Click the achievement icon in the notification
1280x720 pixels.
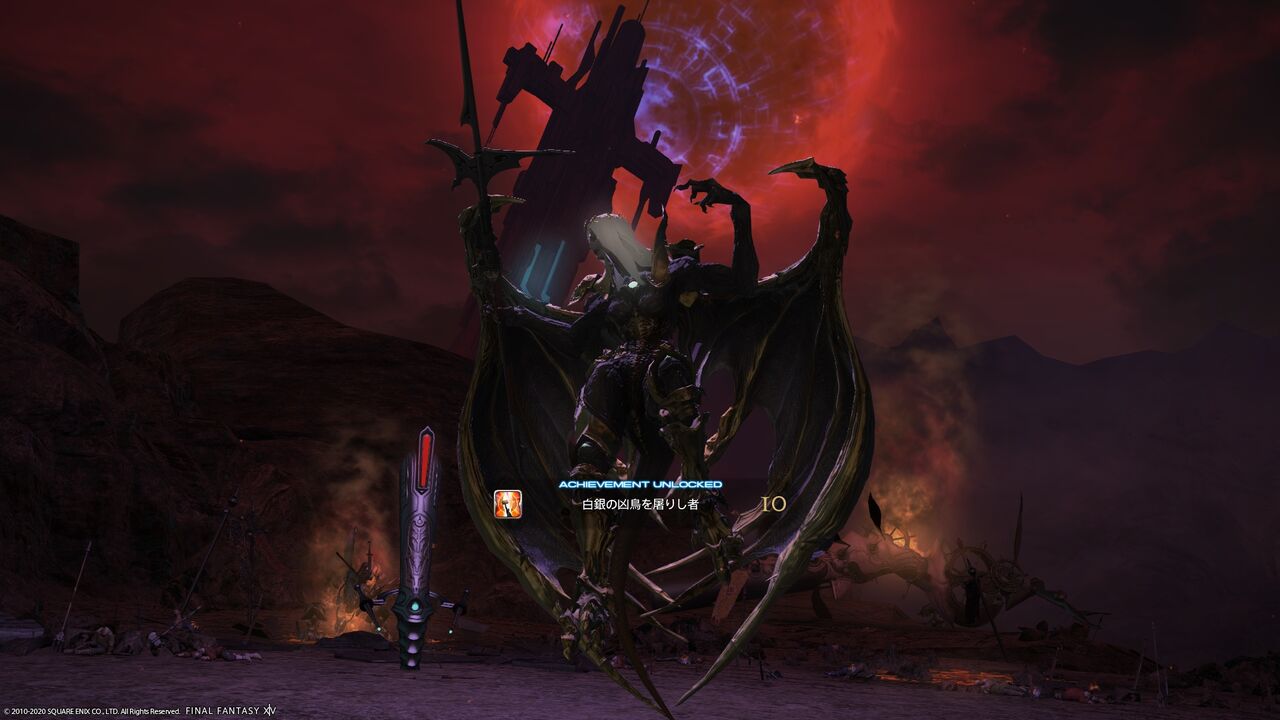pyautogui.click(x=508, y=505)
